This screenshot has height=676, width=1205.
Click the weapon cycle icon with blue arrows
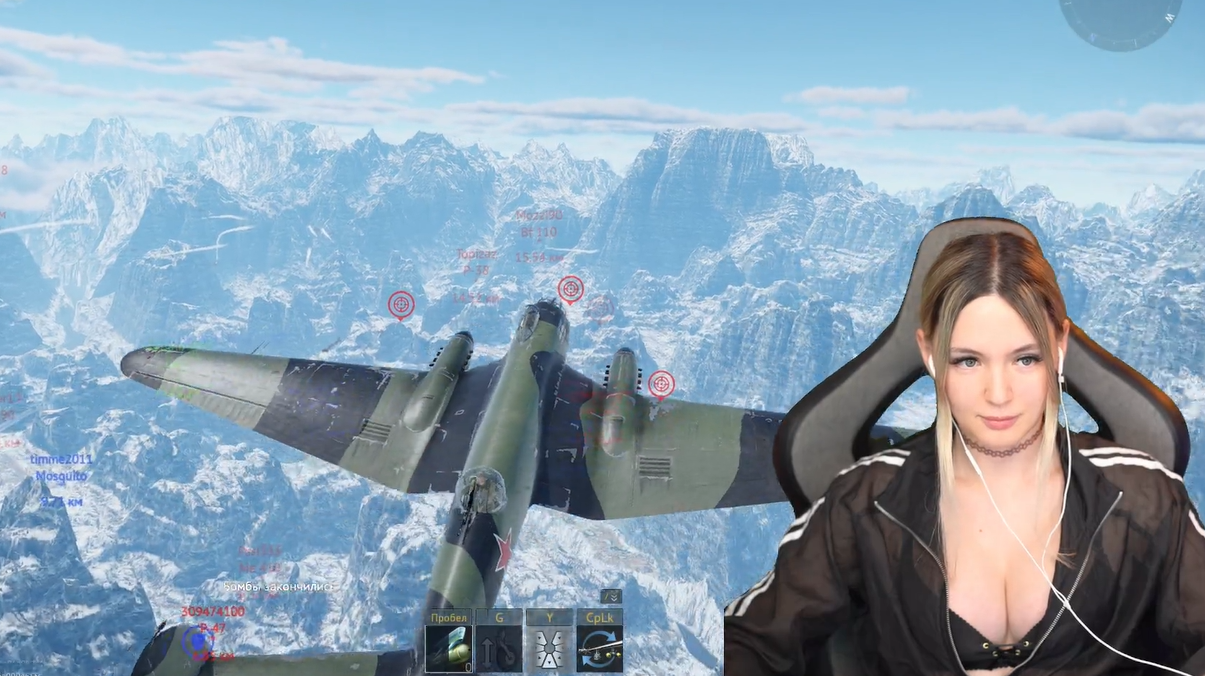coord(599,648)
